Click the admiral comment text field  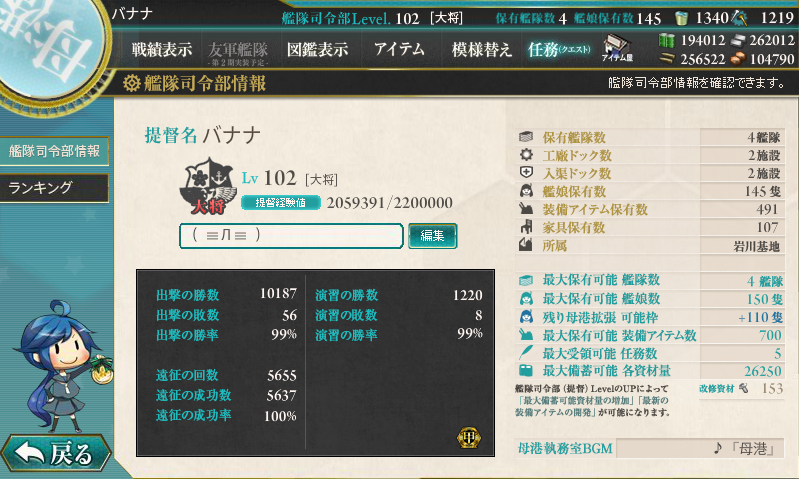pyautogui.click(x=291, y=235)
